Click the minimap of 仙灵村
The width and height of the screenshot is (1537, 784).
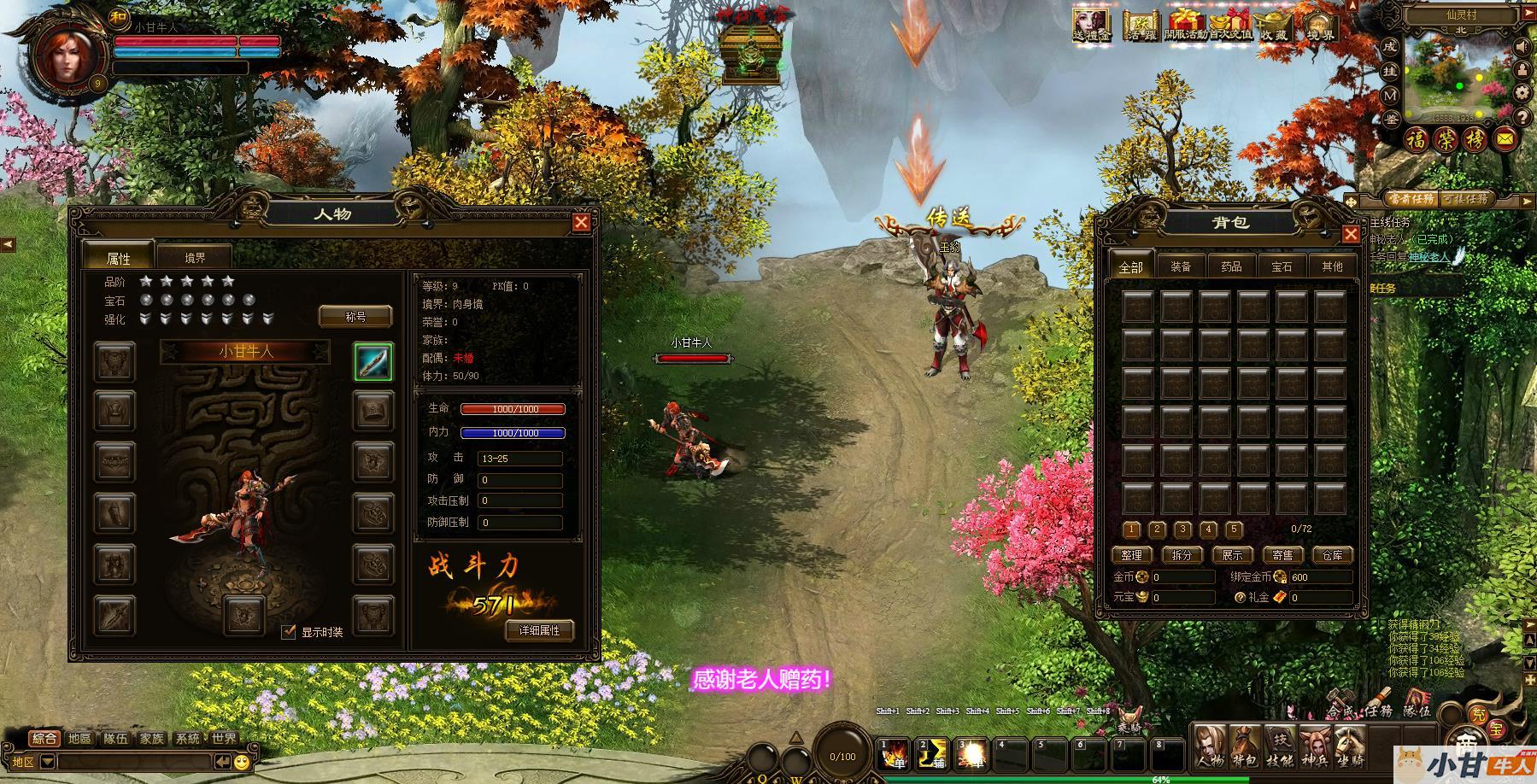point(1454,79)
